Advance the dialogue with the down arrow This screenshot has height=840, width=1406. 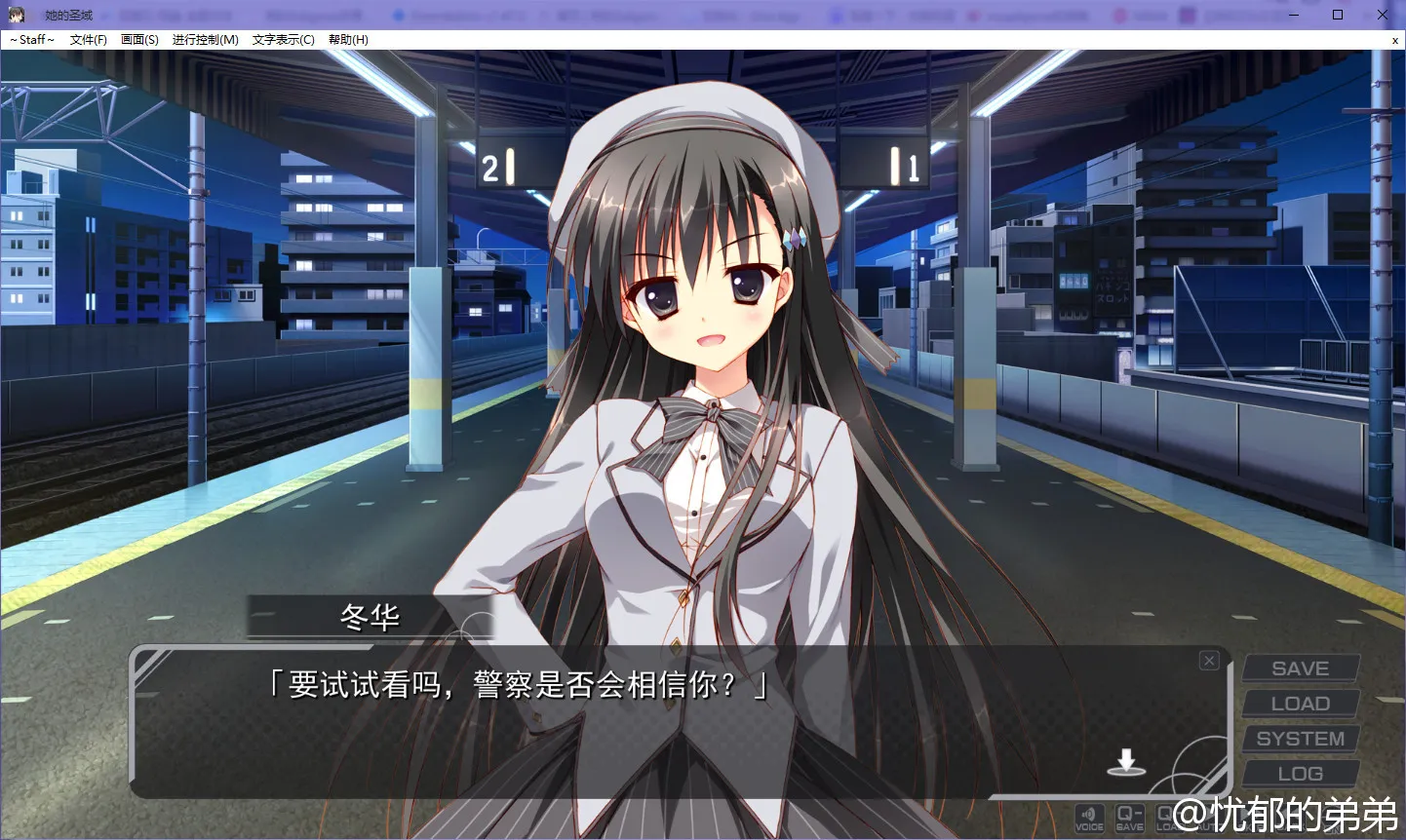pyautogui.click(x=1126, y=762)
